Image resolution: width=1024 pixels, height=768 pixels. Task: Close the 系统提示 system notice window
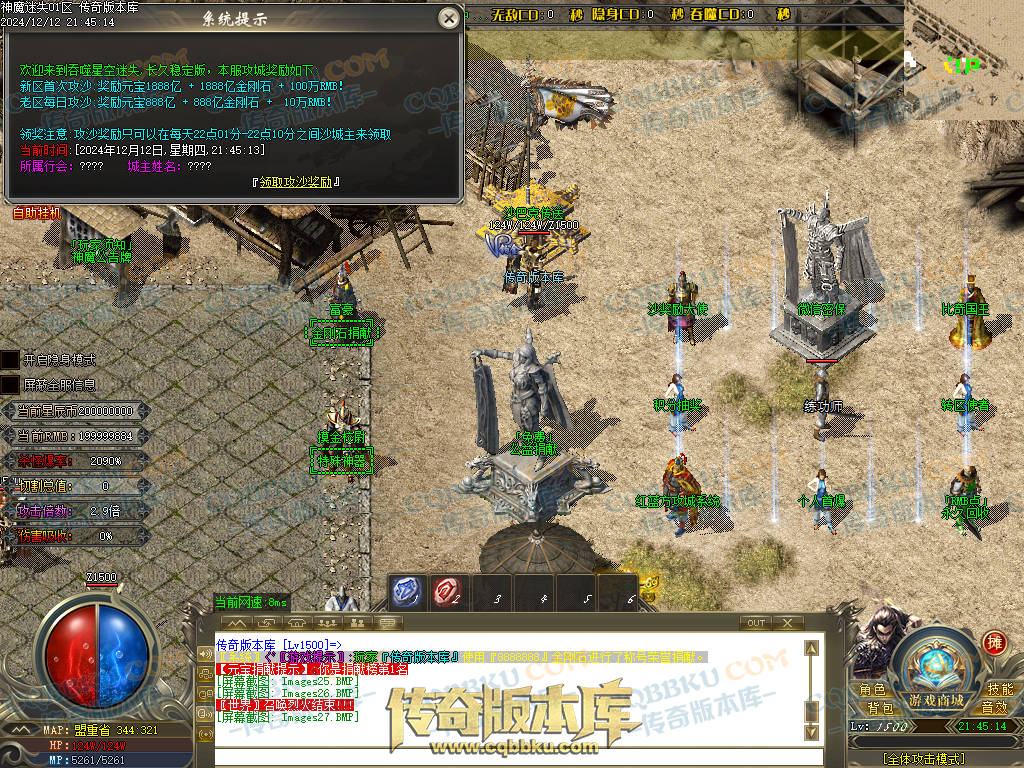click(450, 18)
